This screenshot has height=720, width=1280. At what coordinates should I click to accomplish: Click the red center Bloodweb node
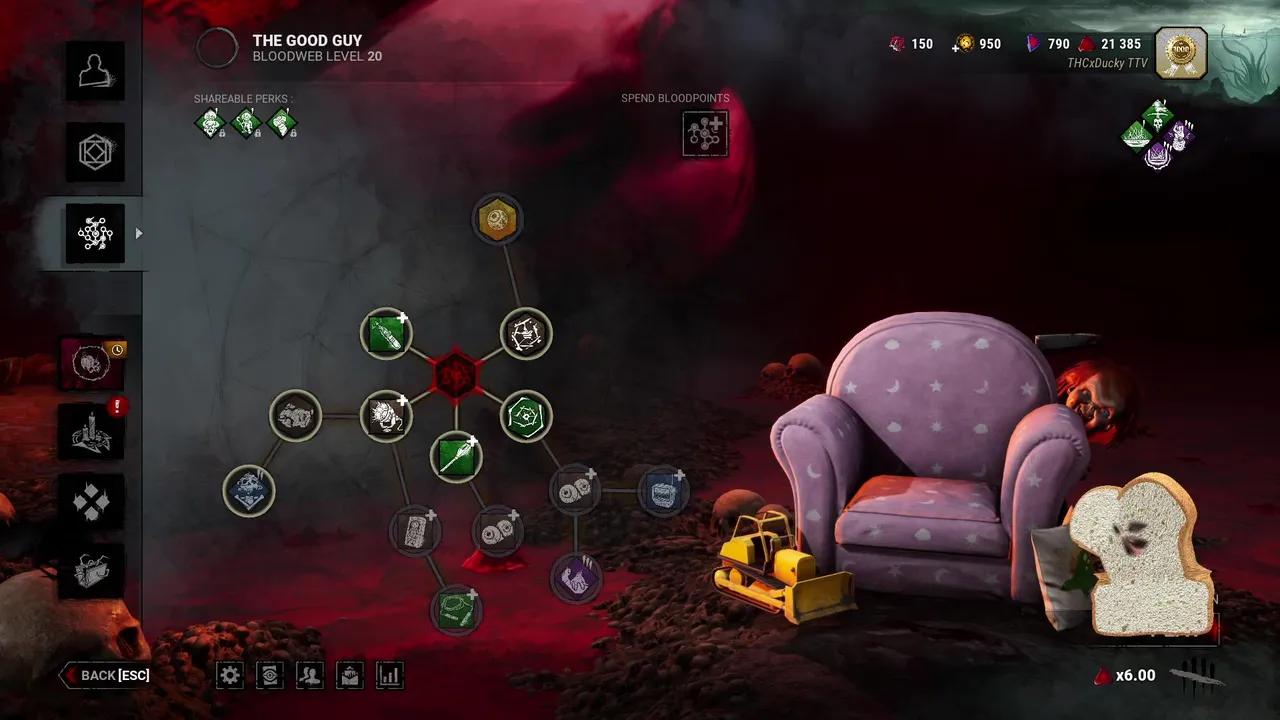[x=456, y=375]
